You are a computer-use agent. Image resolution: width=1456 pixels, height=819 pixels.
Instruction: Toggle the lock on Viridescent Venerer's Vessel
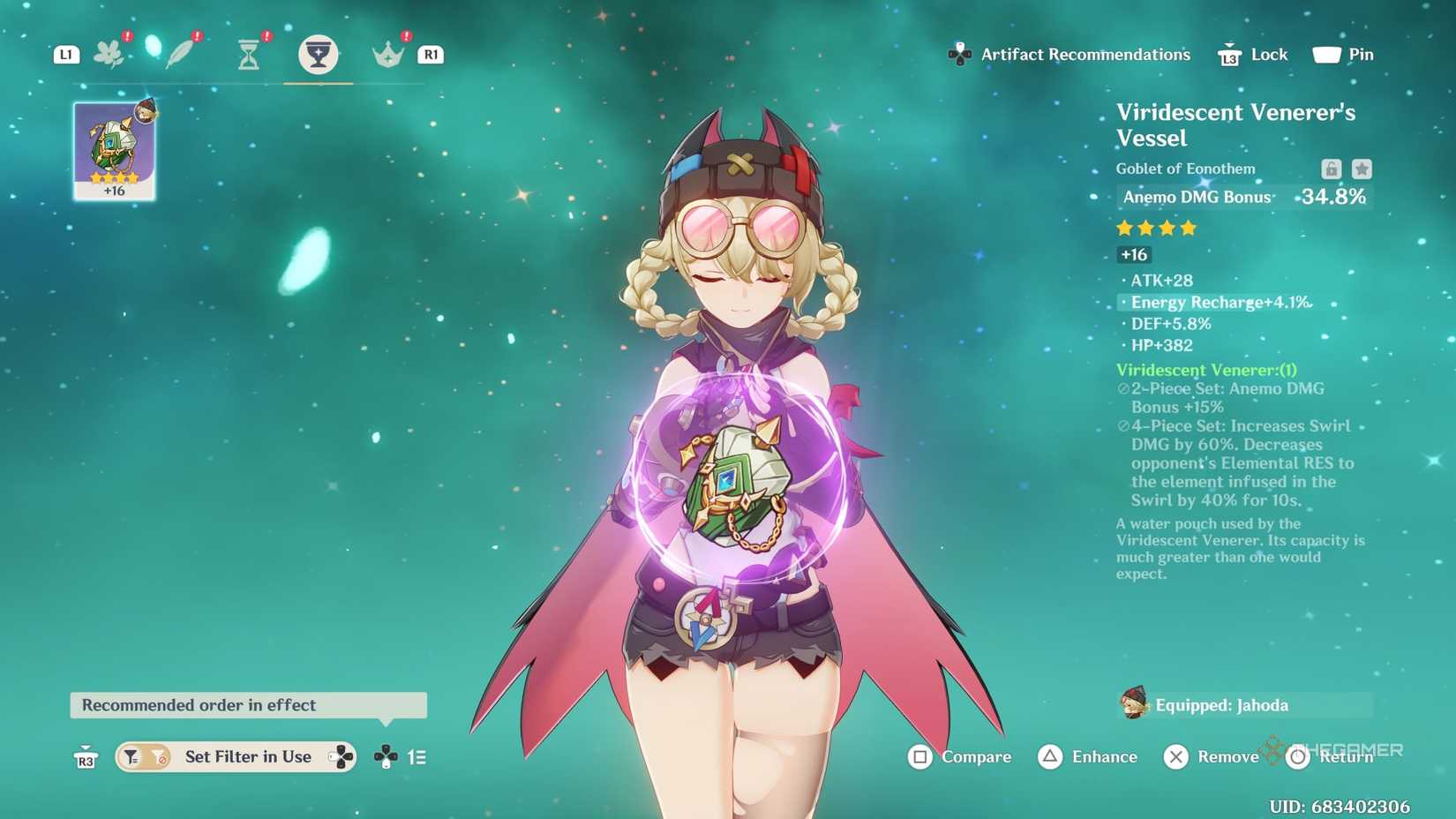1331,169
